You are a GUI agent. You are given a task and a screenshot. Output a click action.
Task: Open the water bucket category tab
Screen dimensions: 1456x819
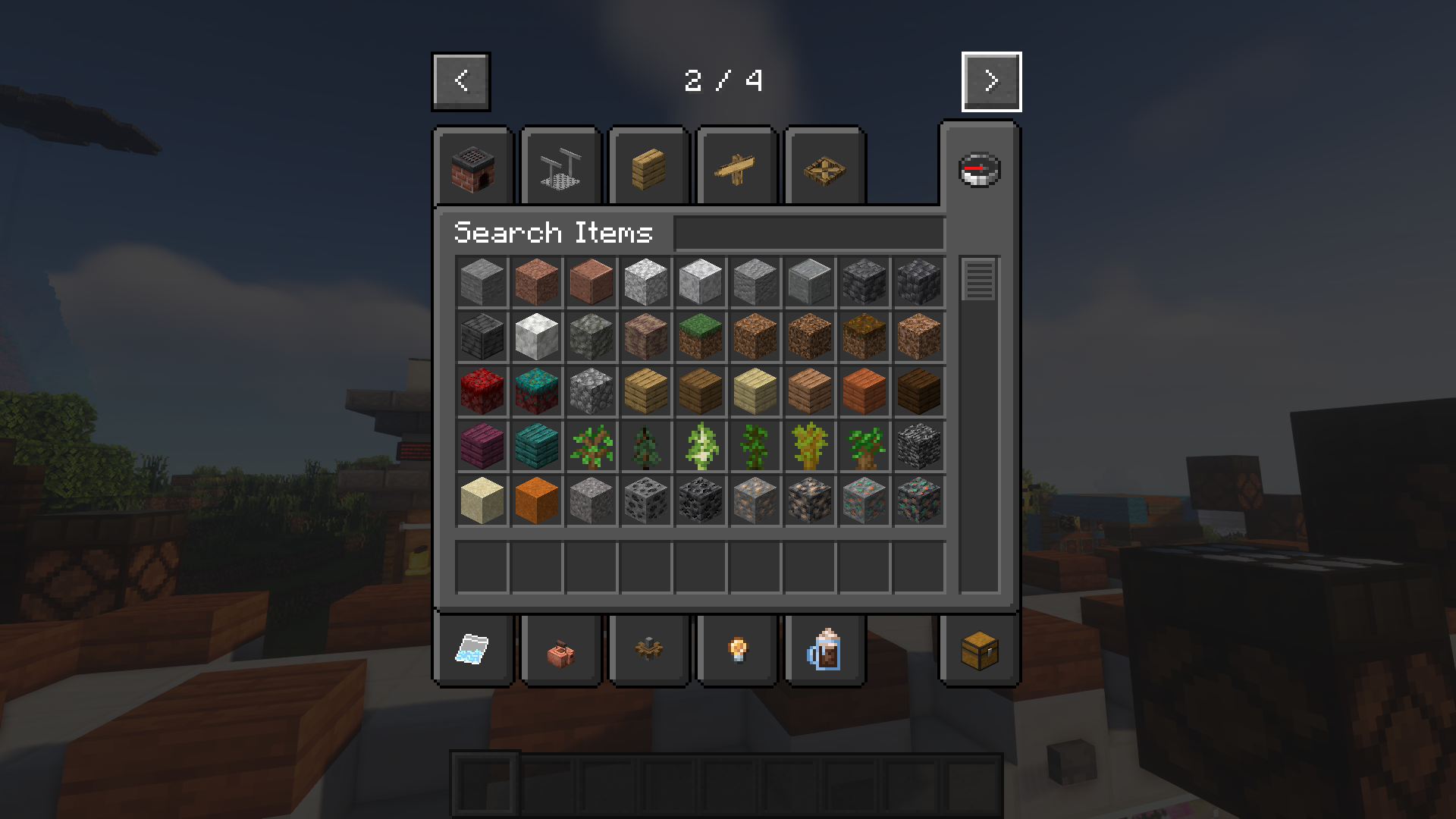pyautogui.click(x=472, y=650)
